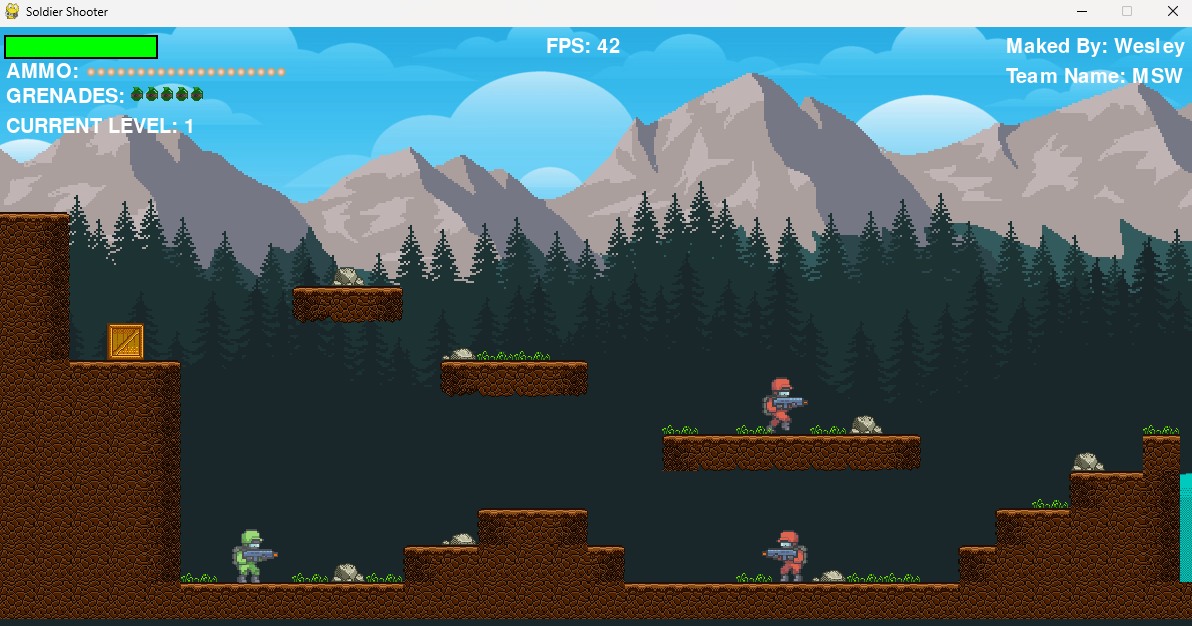The width and height of the screenshot is (1192, 626).
Task: Minimize the Soldier Shooter window
Action: tap(1082, 11)
